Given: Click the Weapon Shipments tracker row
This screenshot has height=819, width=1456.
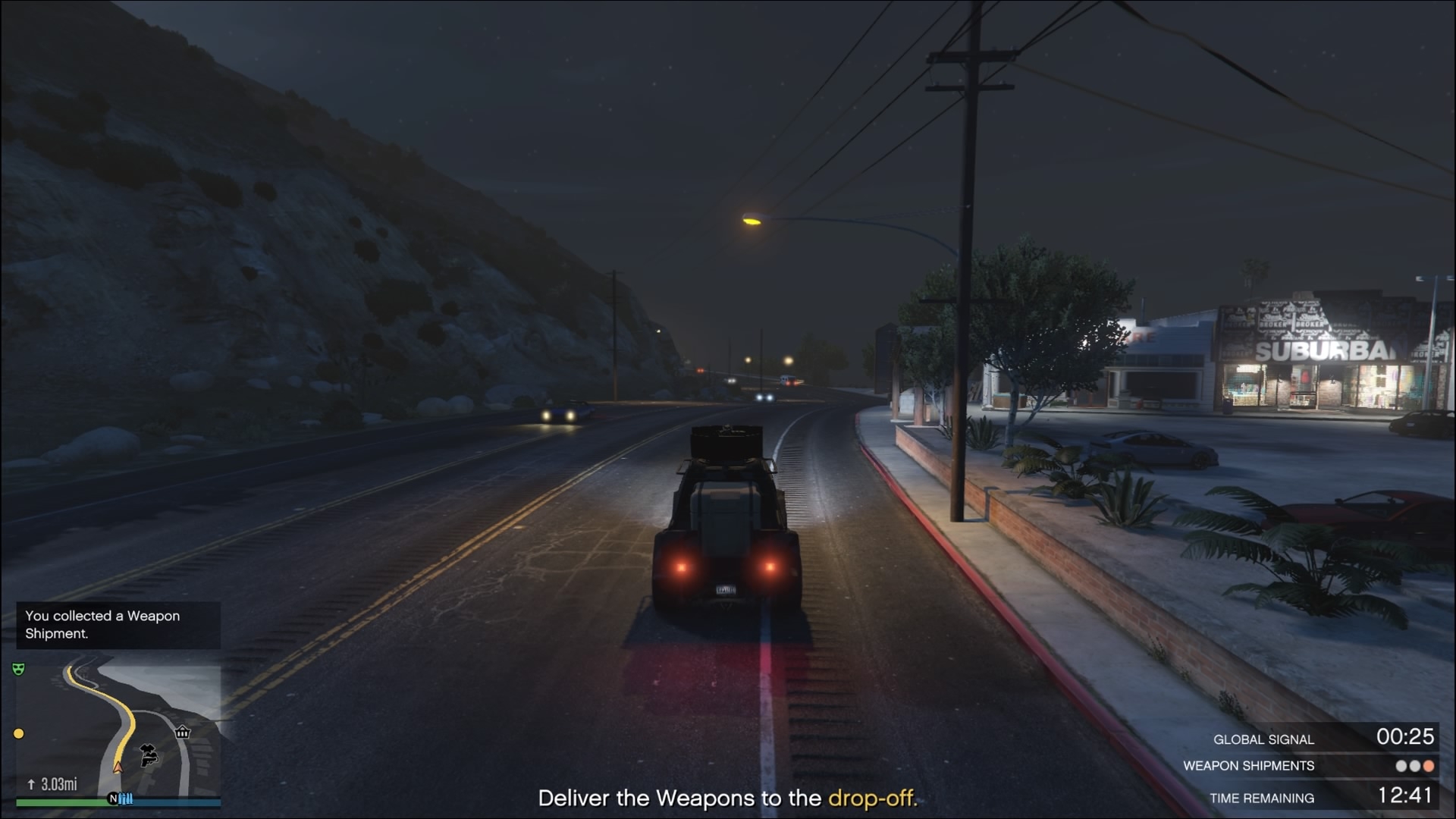Looking at the screenshot, I should [1309, 766].
